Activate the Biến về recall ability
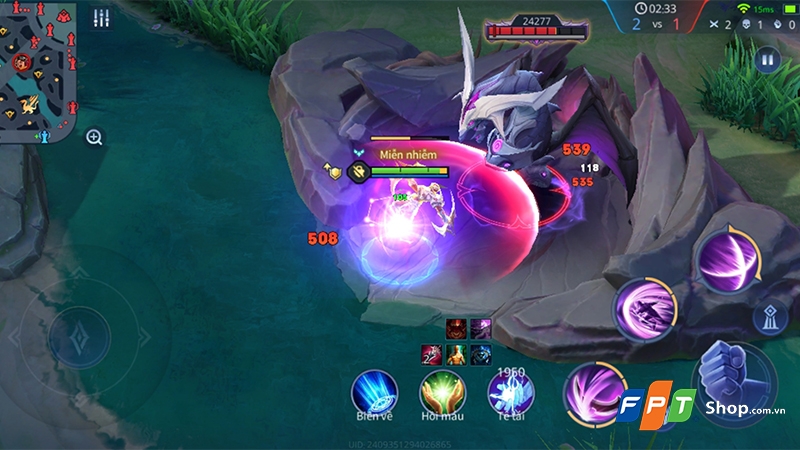 pos(374,390)
